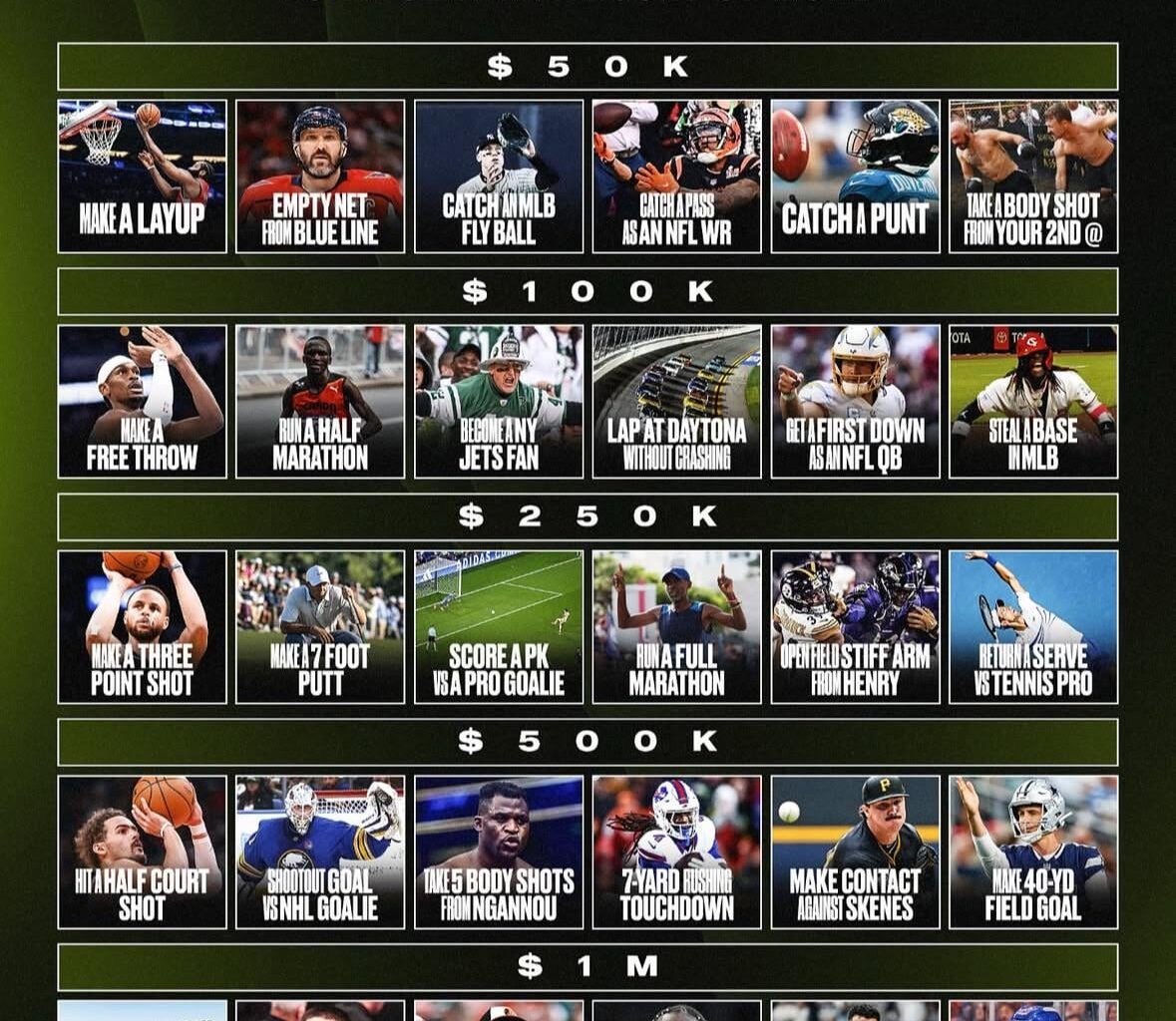This screenshot has width=1176, height=1021.
Task: Choose the Make 40-Yd Field Goal tile
Action: pyautogui.click(x=1033, y=852)
